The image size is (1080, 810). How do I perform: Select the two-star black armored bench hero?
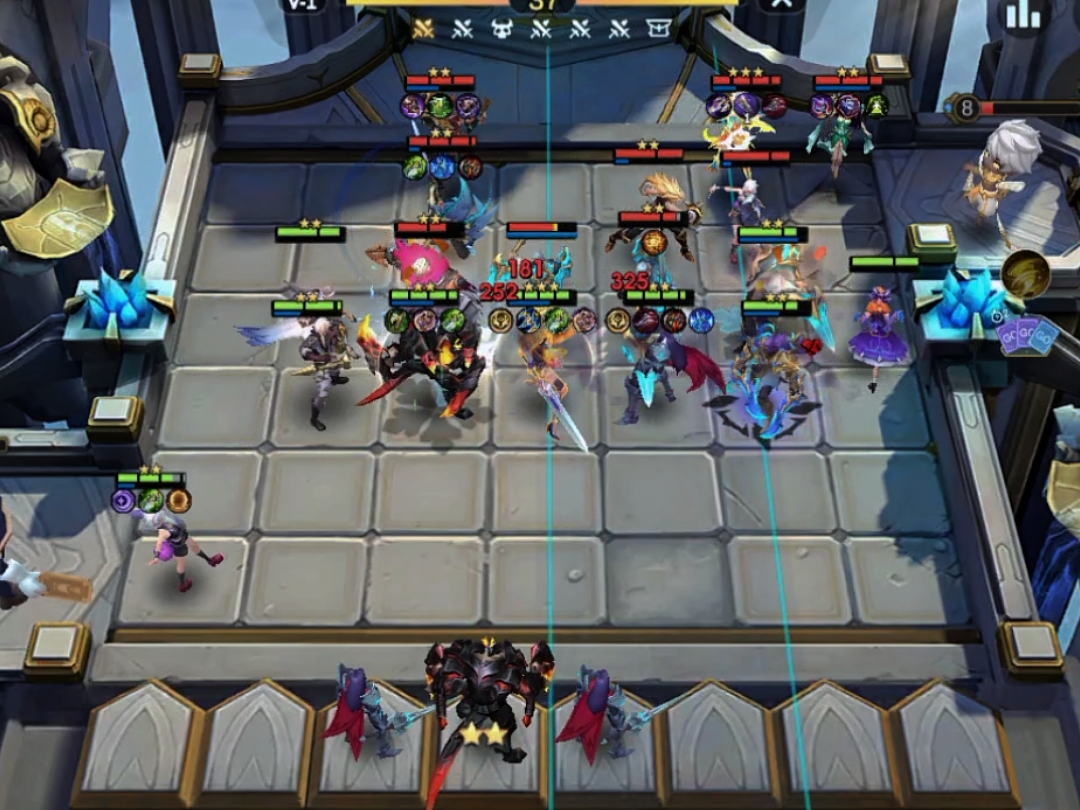[487, 700]
